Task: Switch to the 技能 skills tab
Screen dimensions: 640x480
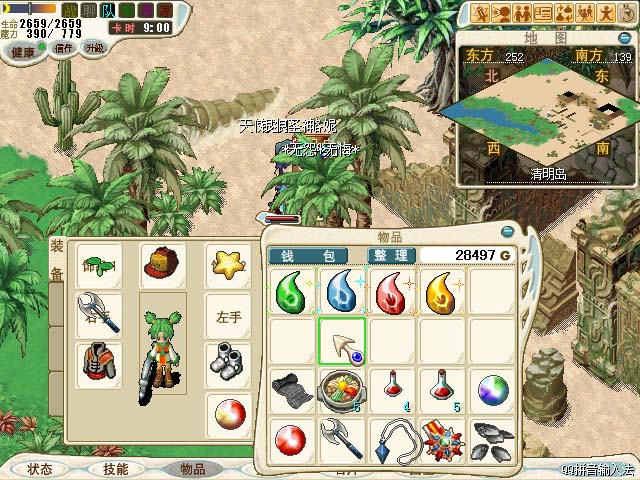Action: tap(115, 468)
